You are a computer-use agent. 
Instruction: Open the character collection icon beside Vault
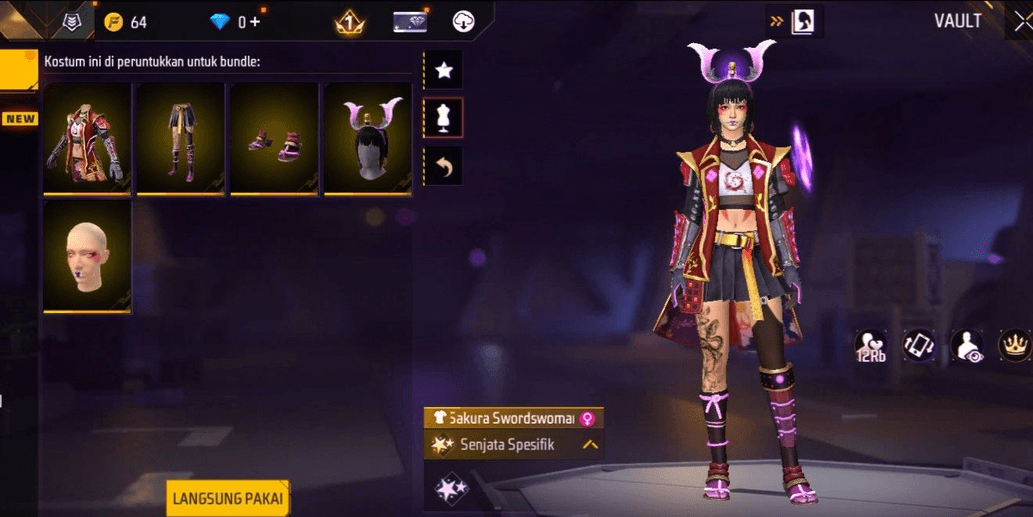(802, 21)
